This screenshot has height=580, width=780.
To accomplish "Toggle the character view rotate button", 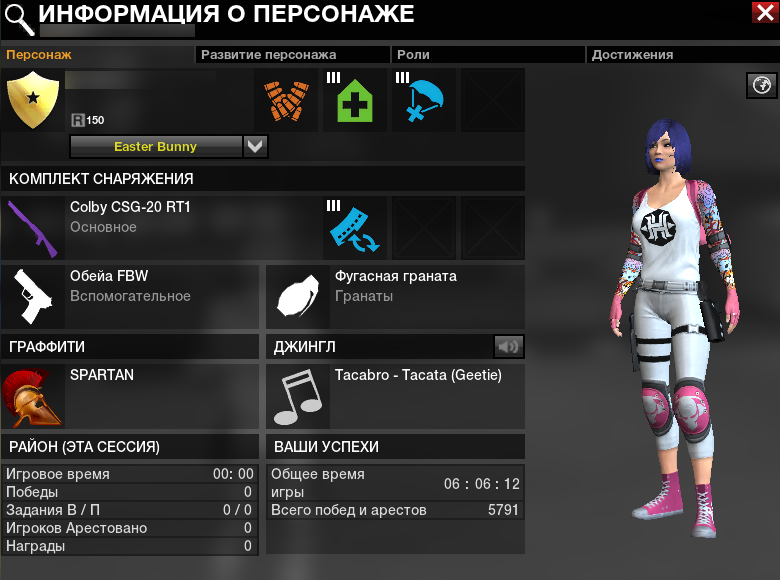I will pyautogui.click(x=762, y=85).
